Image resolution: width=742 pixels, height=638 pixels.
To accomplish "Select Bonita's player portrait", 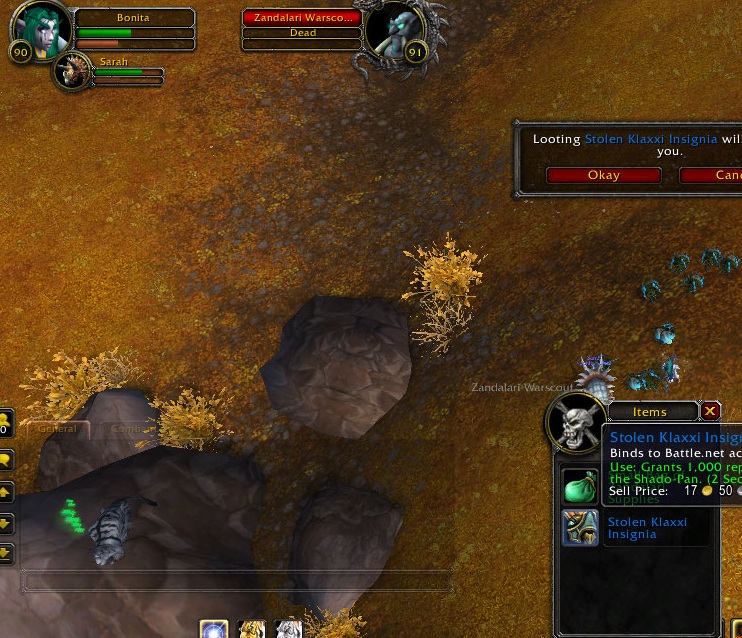I will click(42, 30).
